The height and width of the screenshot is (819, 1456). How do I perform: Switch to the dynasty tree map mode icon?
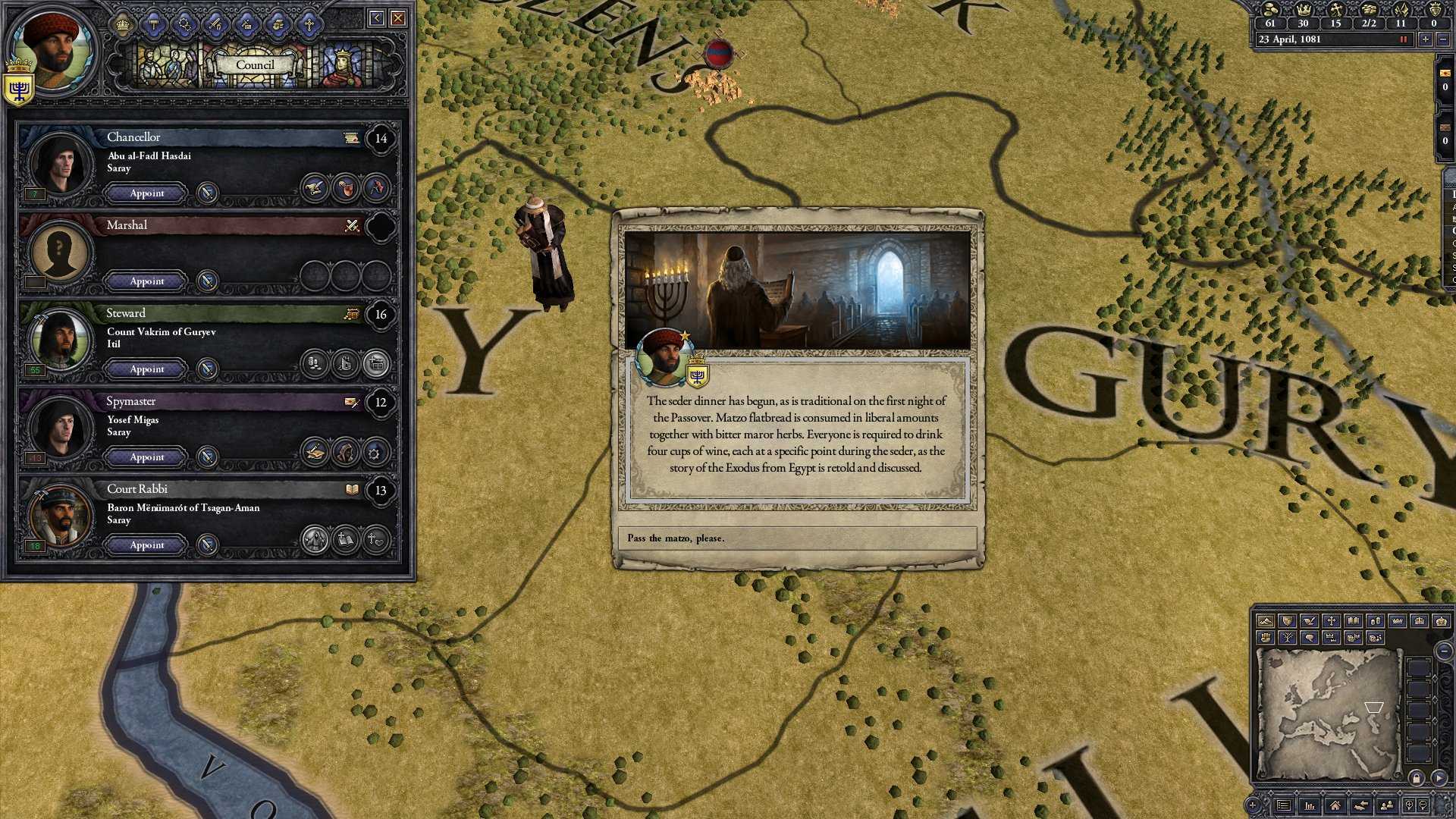tap(1288, 638)
